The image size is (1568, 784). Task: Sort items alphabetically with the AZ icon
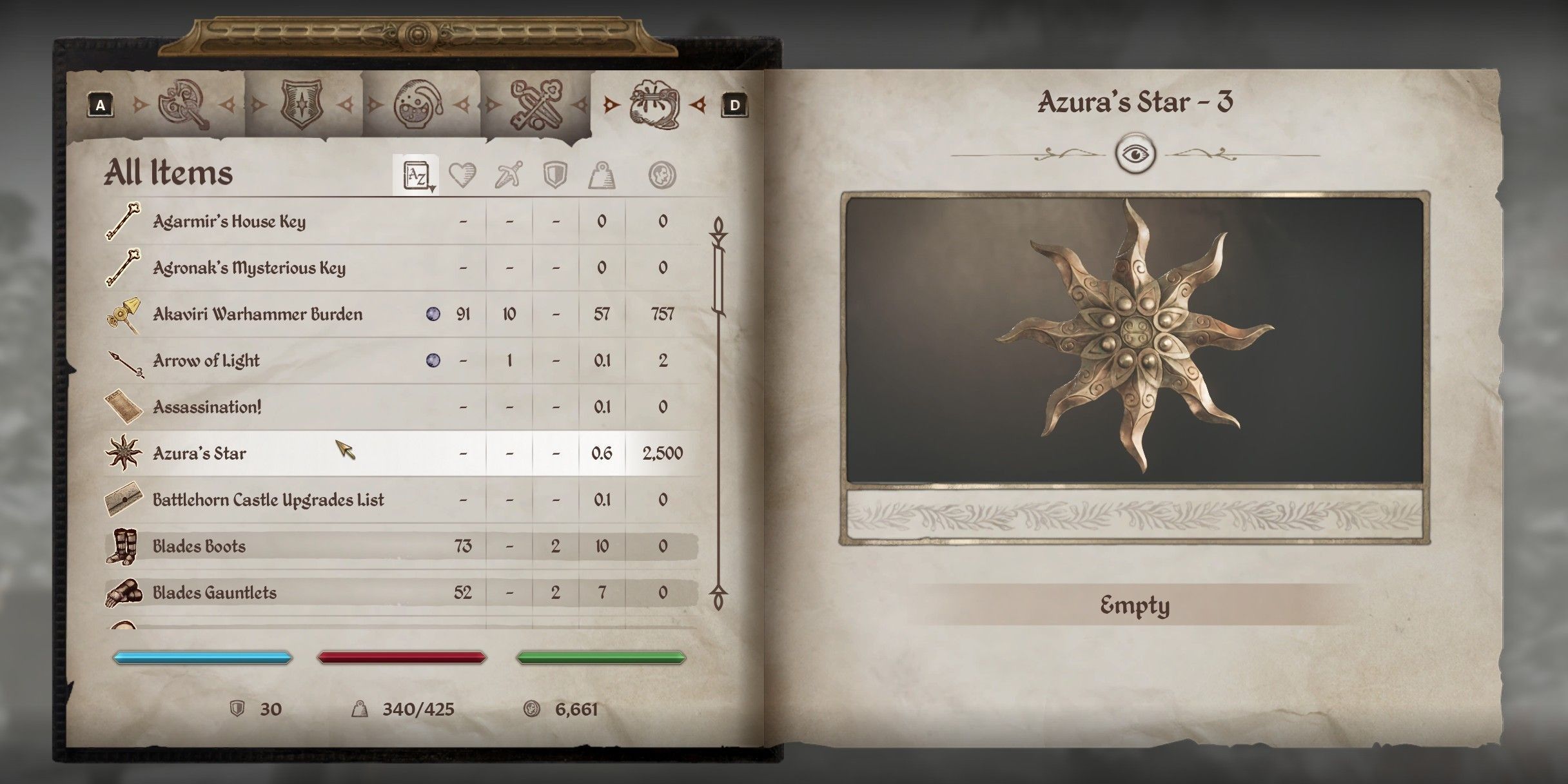(x=416, y=175)
